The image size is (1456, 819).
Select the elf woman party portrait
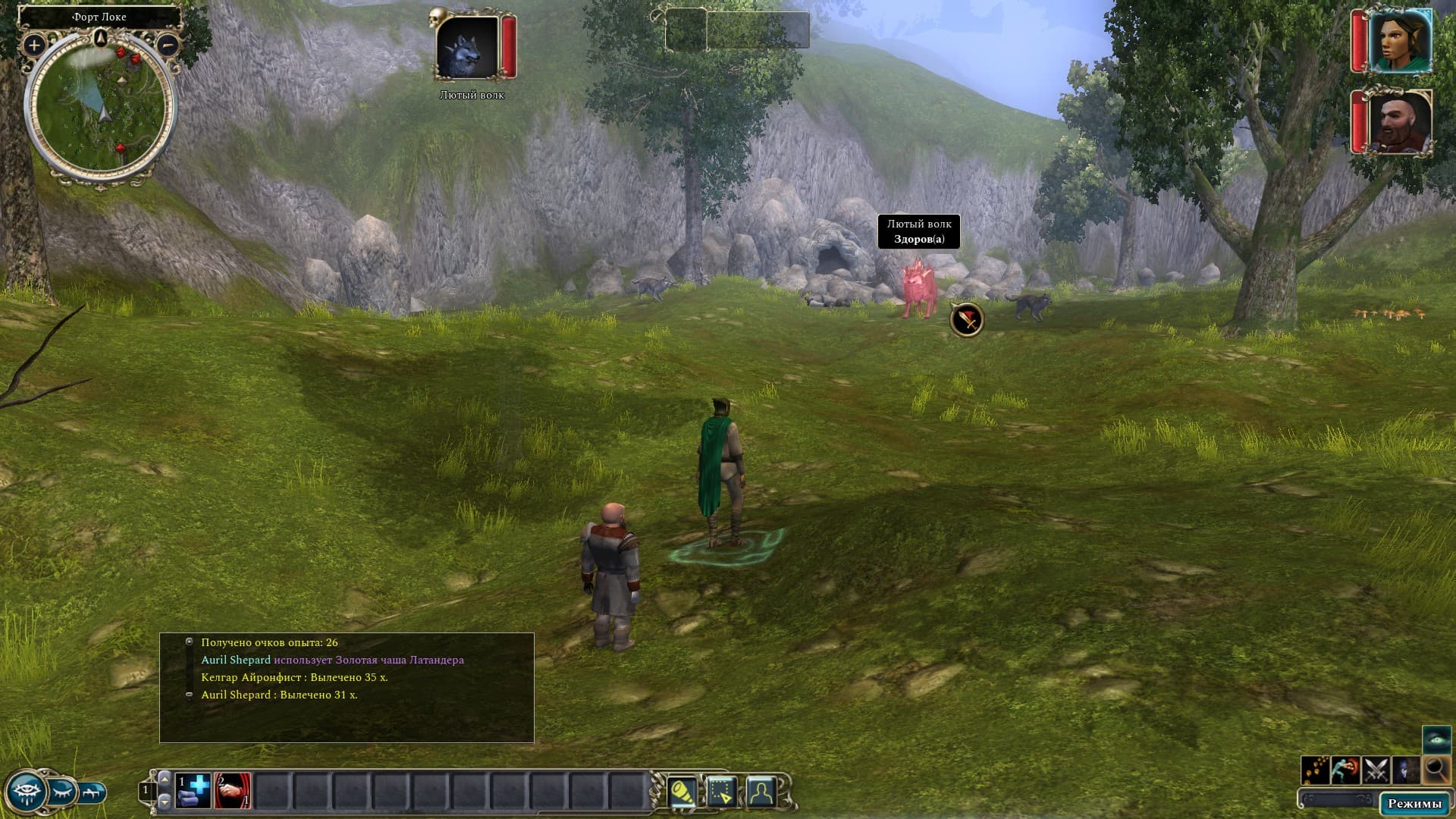[x=1399, y=41]
